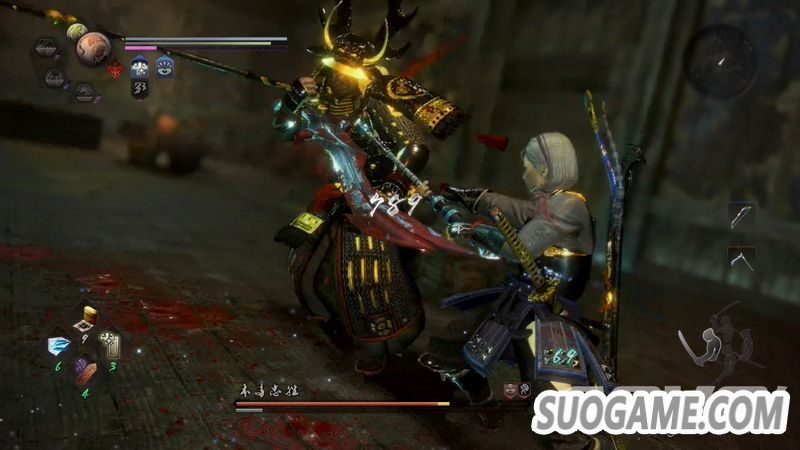Image resolution: width=800 pixels, height=450 pixels.
Task: Use the blue crystal item with count 6
Action: coord(59,345)
